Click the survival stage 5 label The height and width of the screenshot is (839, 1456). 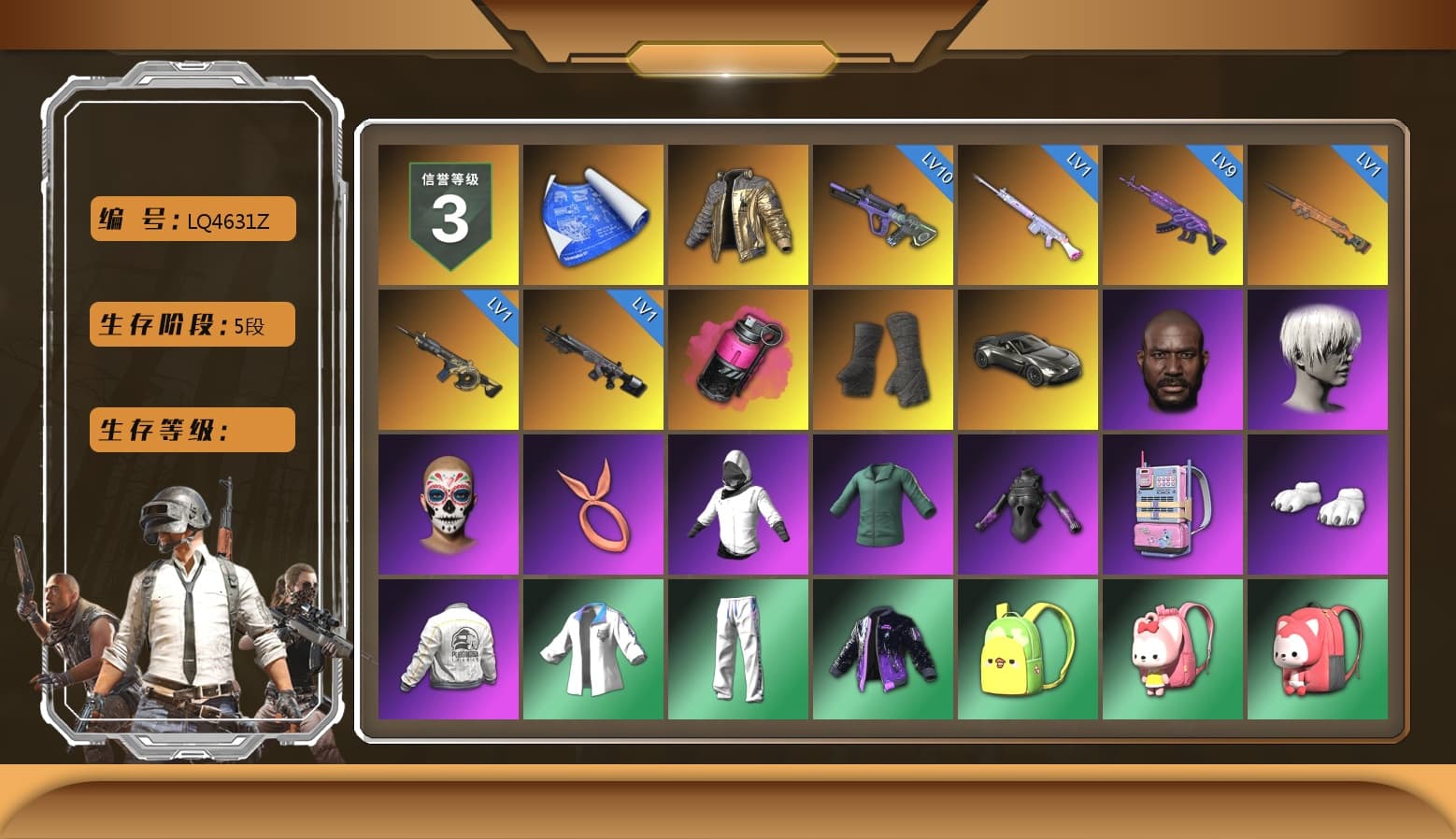[191, 324]
